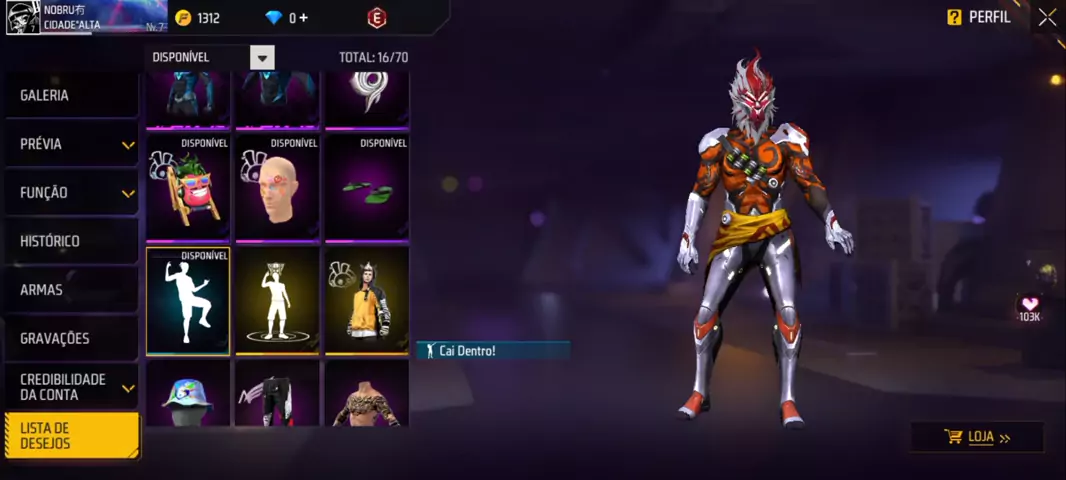
Task: Open the Gravações menu entry
Action: coord(70,338)
